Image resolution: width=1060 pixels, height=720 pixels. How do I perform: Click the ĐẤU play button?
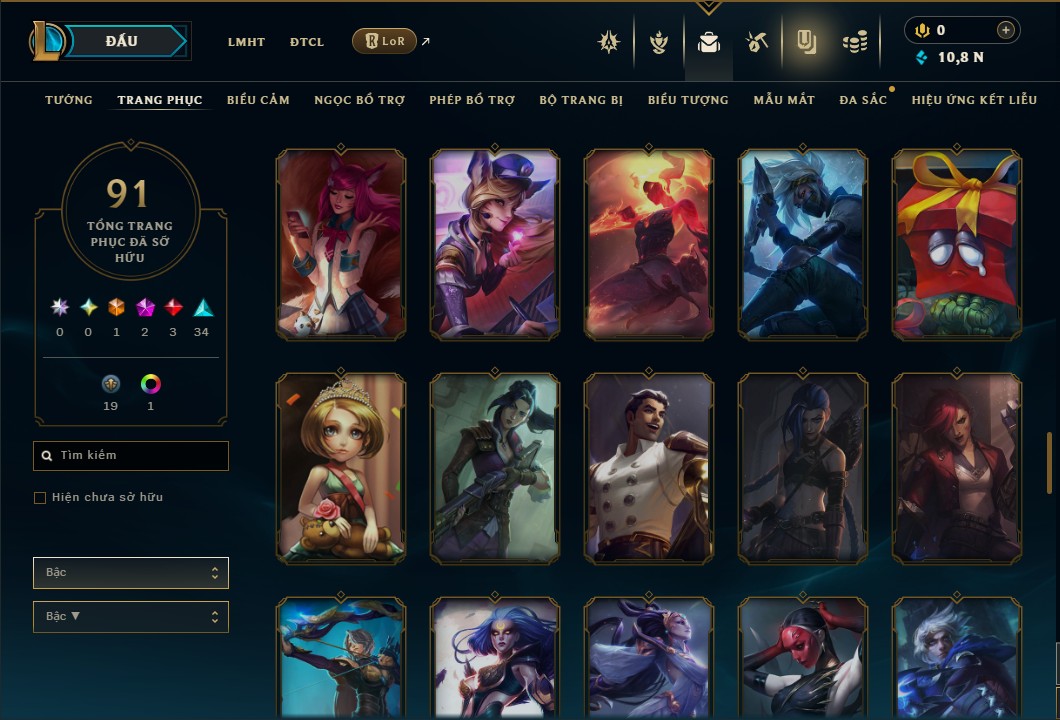click(x=122, y=41)
